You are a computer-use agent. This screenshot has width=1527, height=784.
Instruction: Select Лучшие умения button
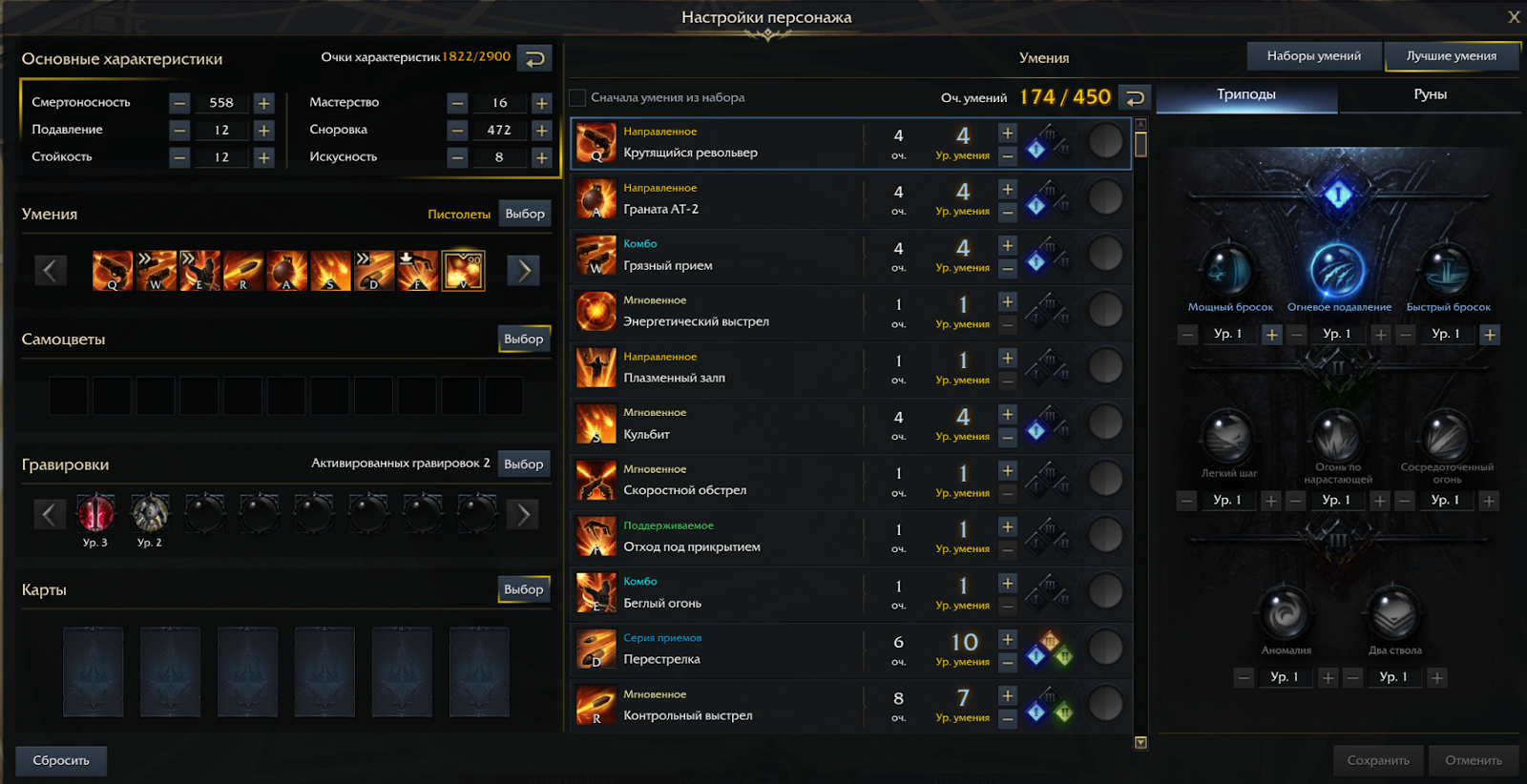(1451, 56)
